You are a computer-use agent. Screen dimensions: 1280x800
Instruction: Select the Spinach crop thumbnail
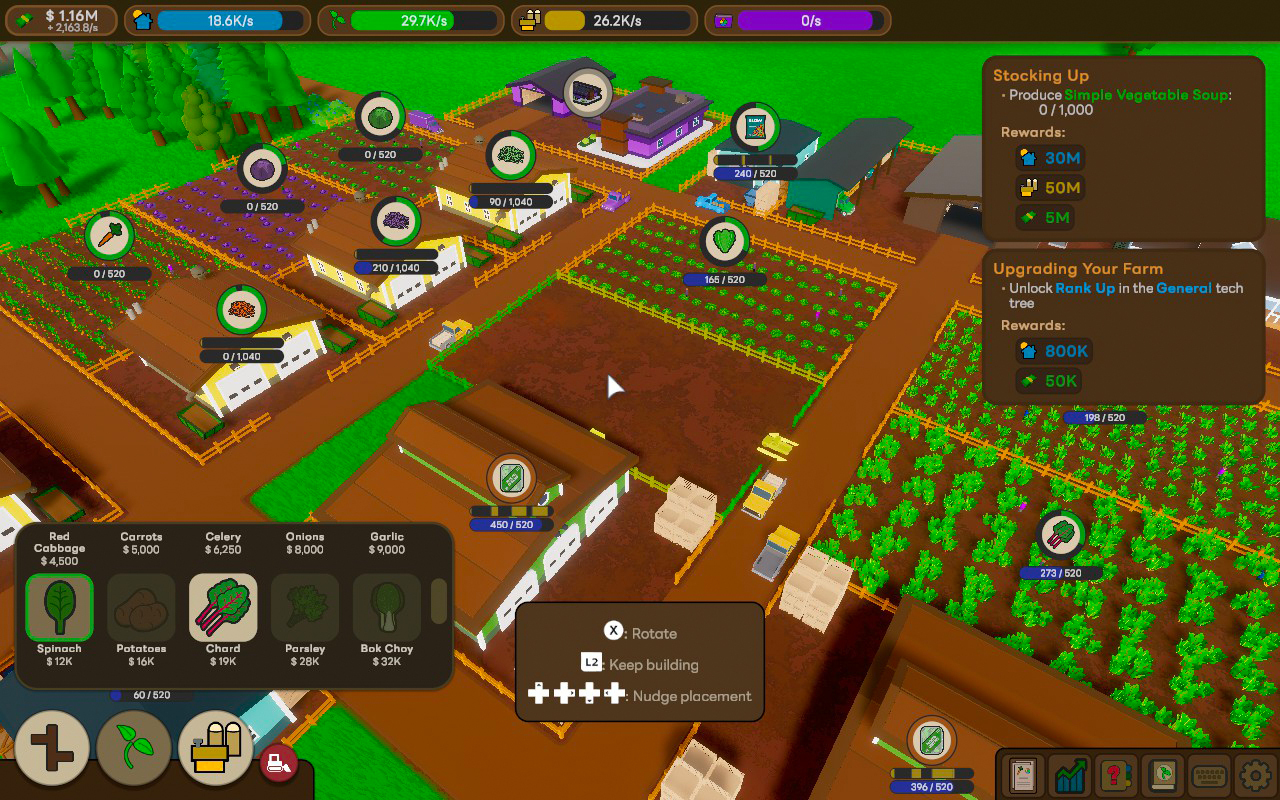click(x=58, y=607)
